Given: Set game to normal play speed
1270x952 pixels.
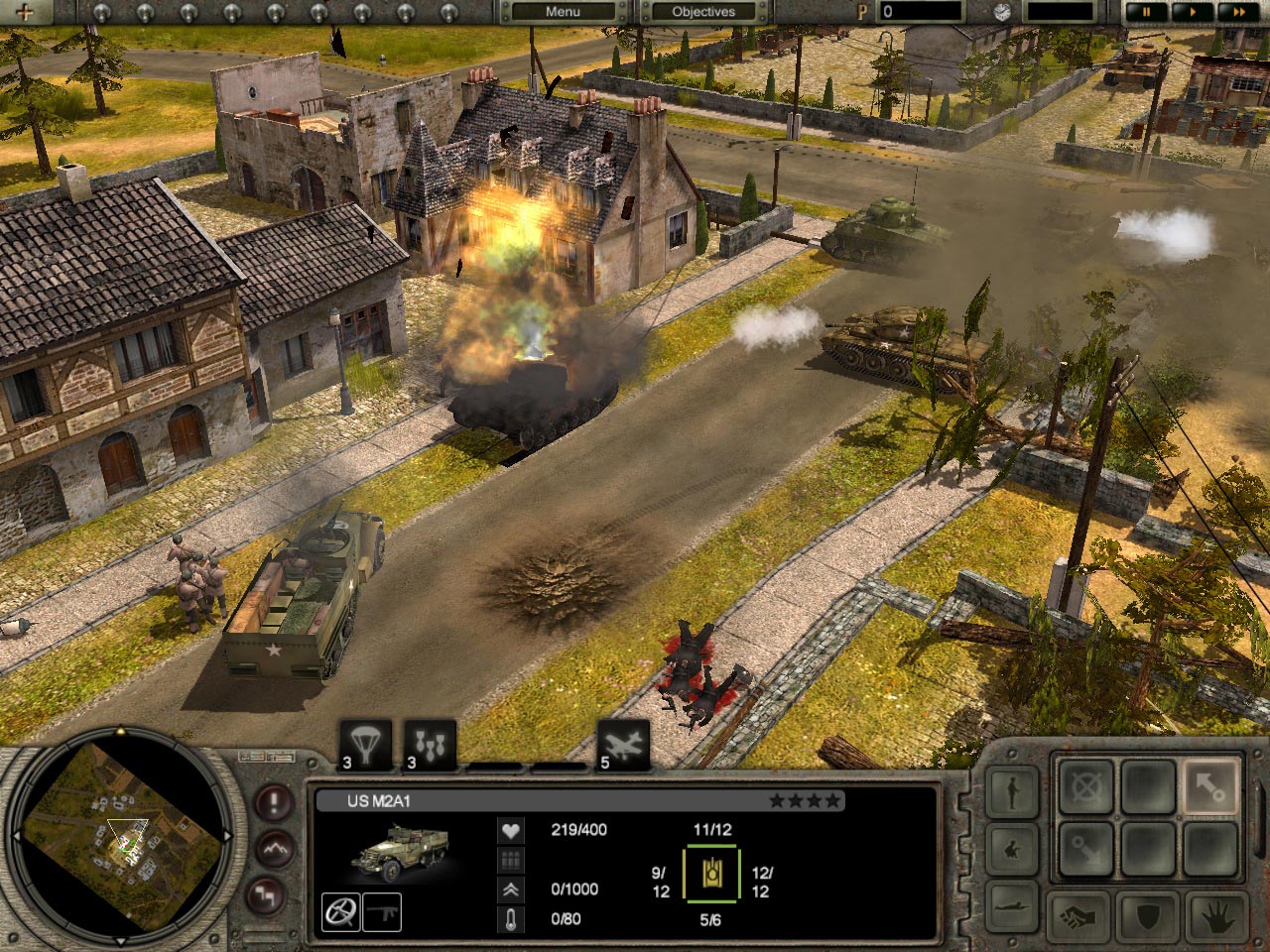Looking at the screenshot, I should click(1192, 12).
